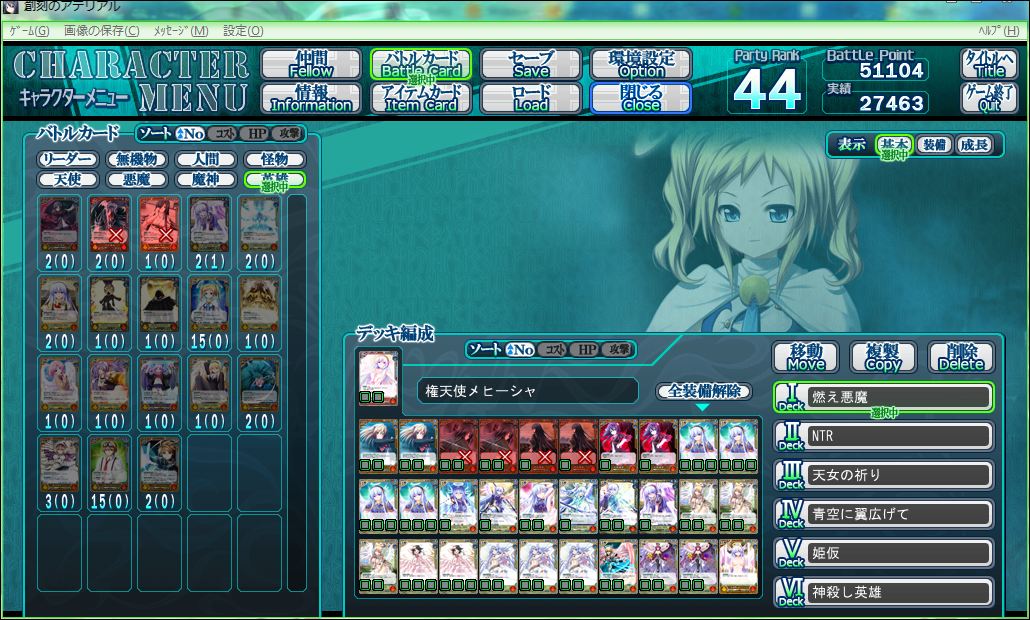
Task: Open the Load menu
Action: coord(531,97)
